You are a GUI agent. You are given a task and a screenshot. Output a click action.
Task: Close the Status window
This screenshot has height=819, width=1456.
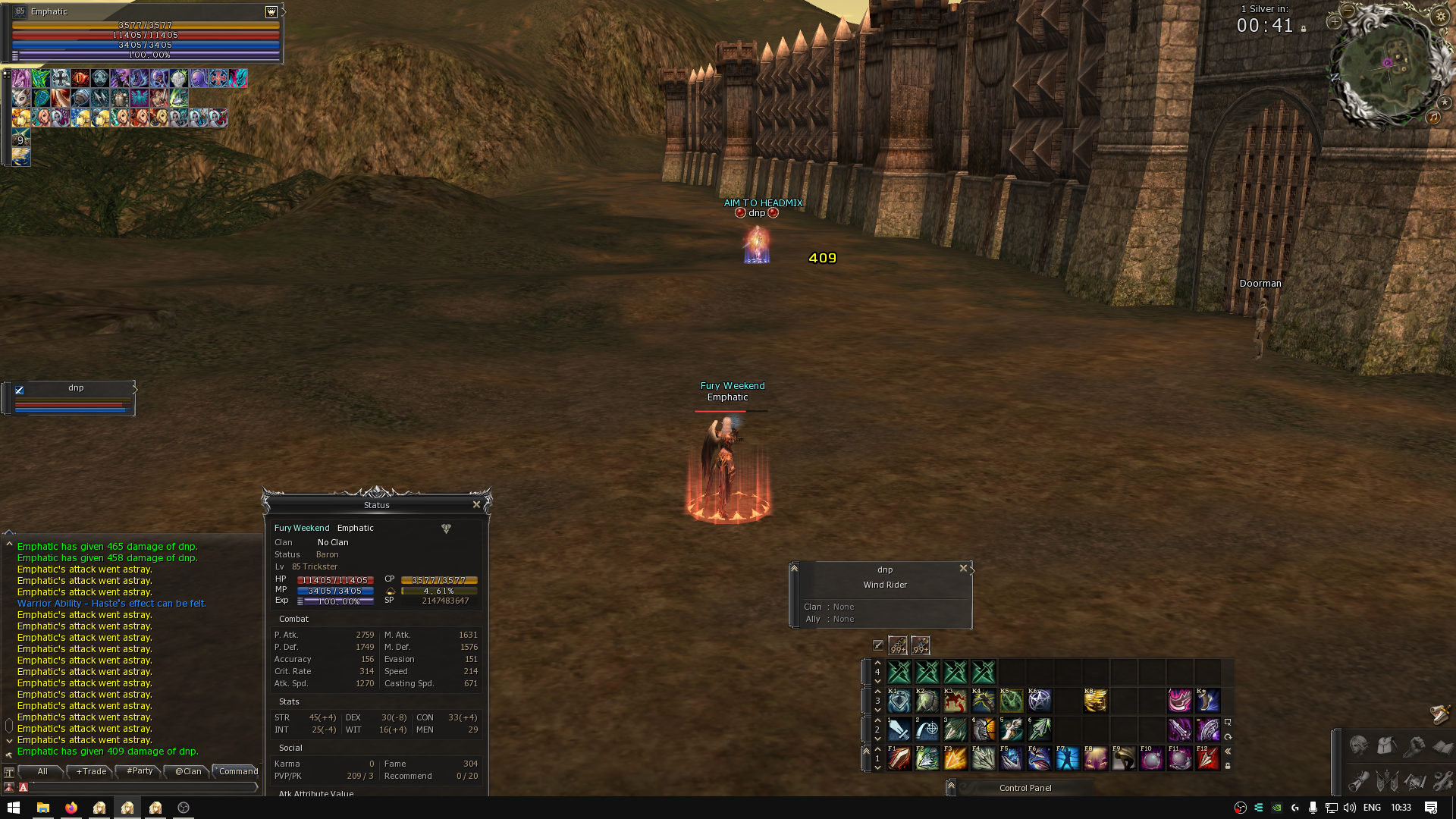point(476,504)
